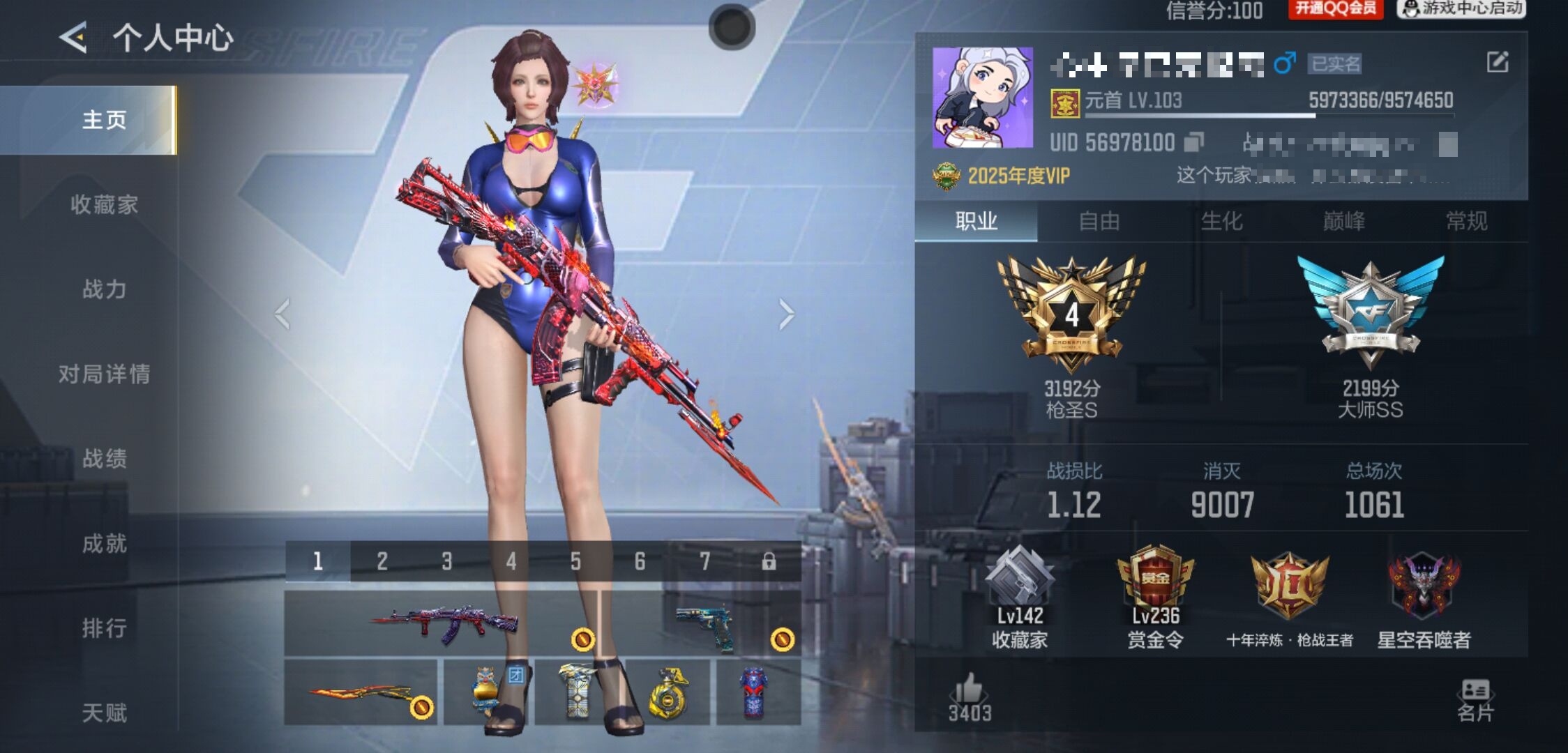This screenshot has width=1568, height=753.
Task: Go back using the arrow beside 个人中心
Action: pyautogui.click(x=74, y=37)
